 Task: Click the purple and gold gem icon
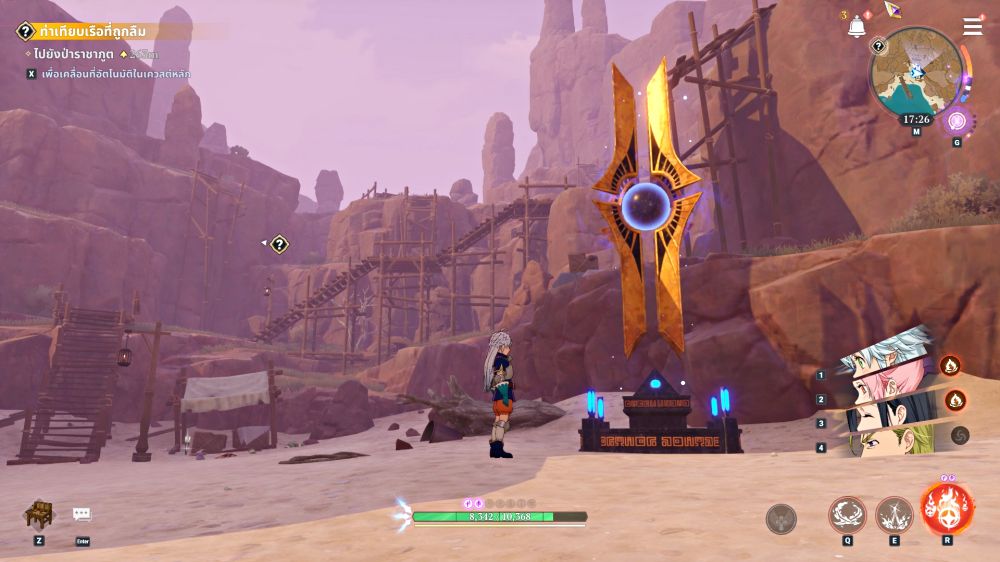tap(892, 9)
